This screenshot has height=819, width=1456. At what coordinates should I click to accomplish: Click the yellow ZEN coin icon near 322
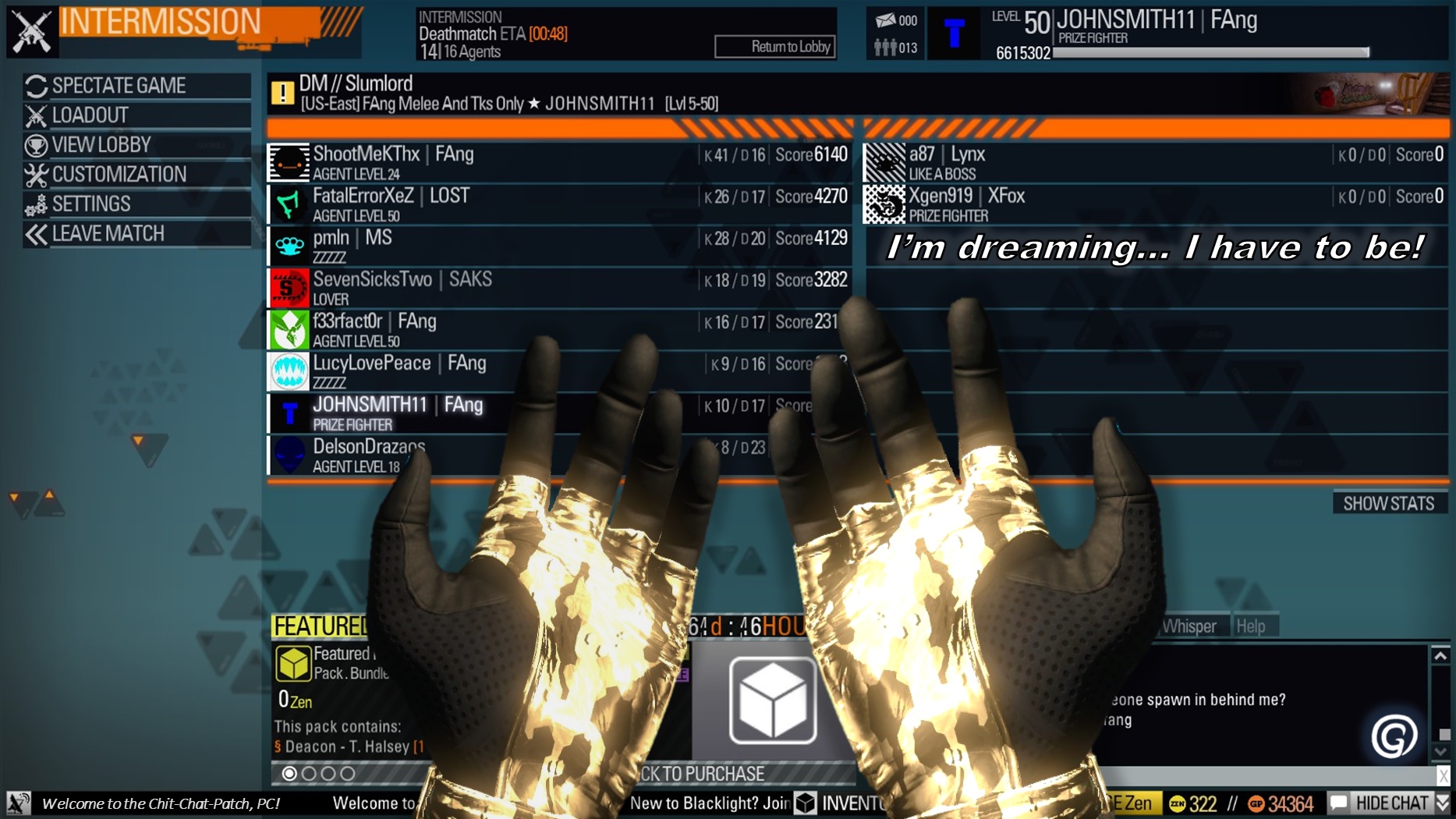1177,801
